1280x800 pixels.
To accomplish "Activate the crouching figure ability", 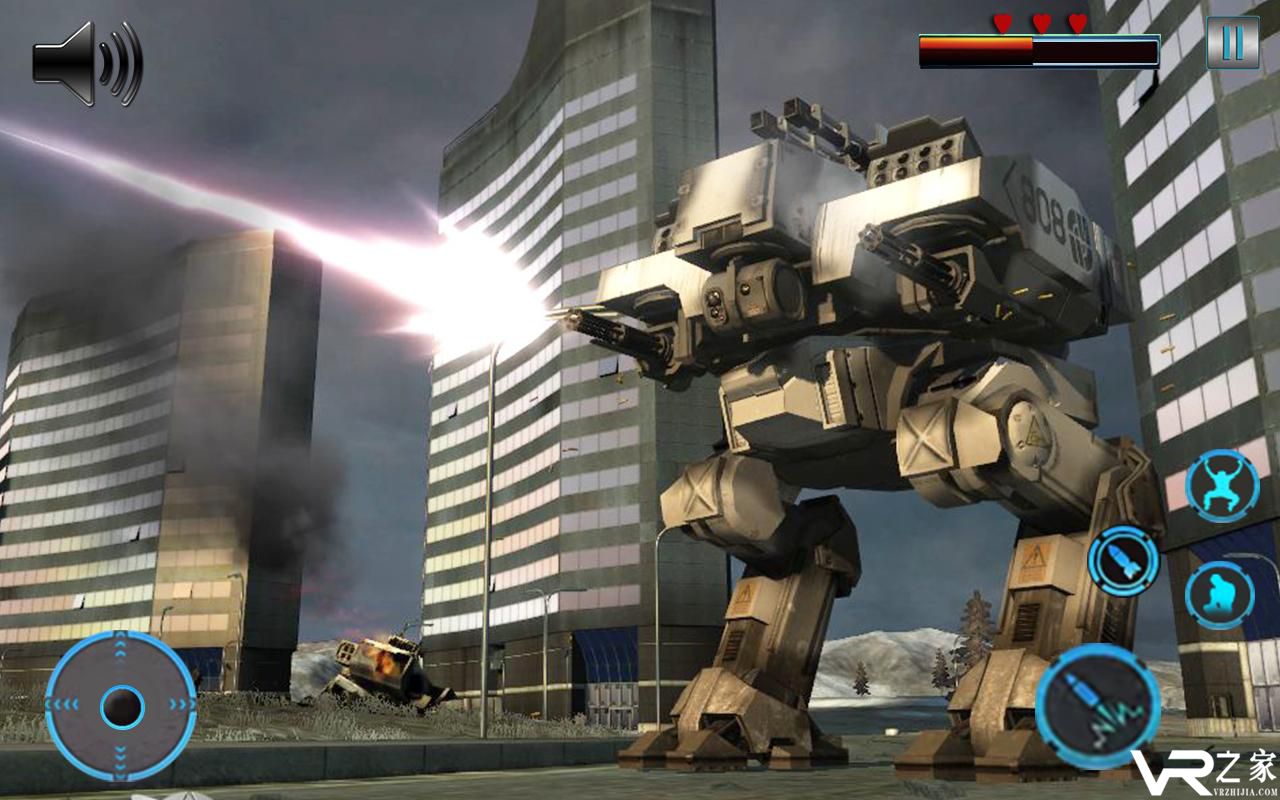I will pyautogui.click(x=1219, y=594).
